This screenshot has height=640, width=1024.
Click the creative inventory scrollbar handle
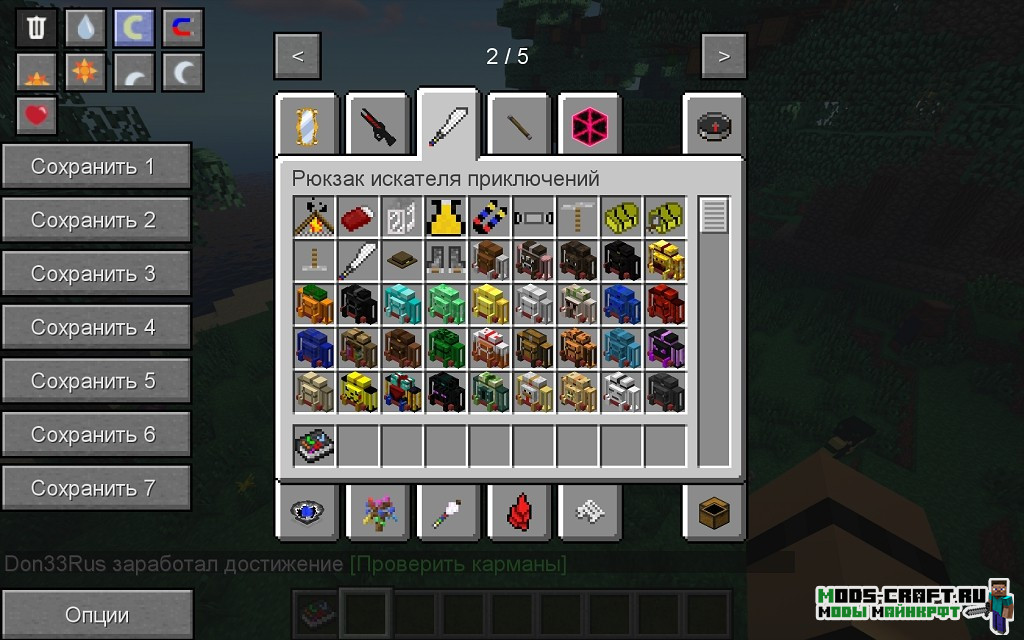[714, 215]
